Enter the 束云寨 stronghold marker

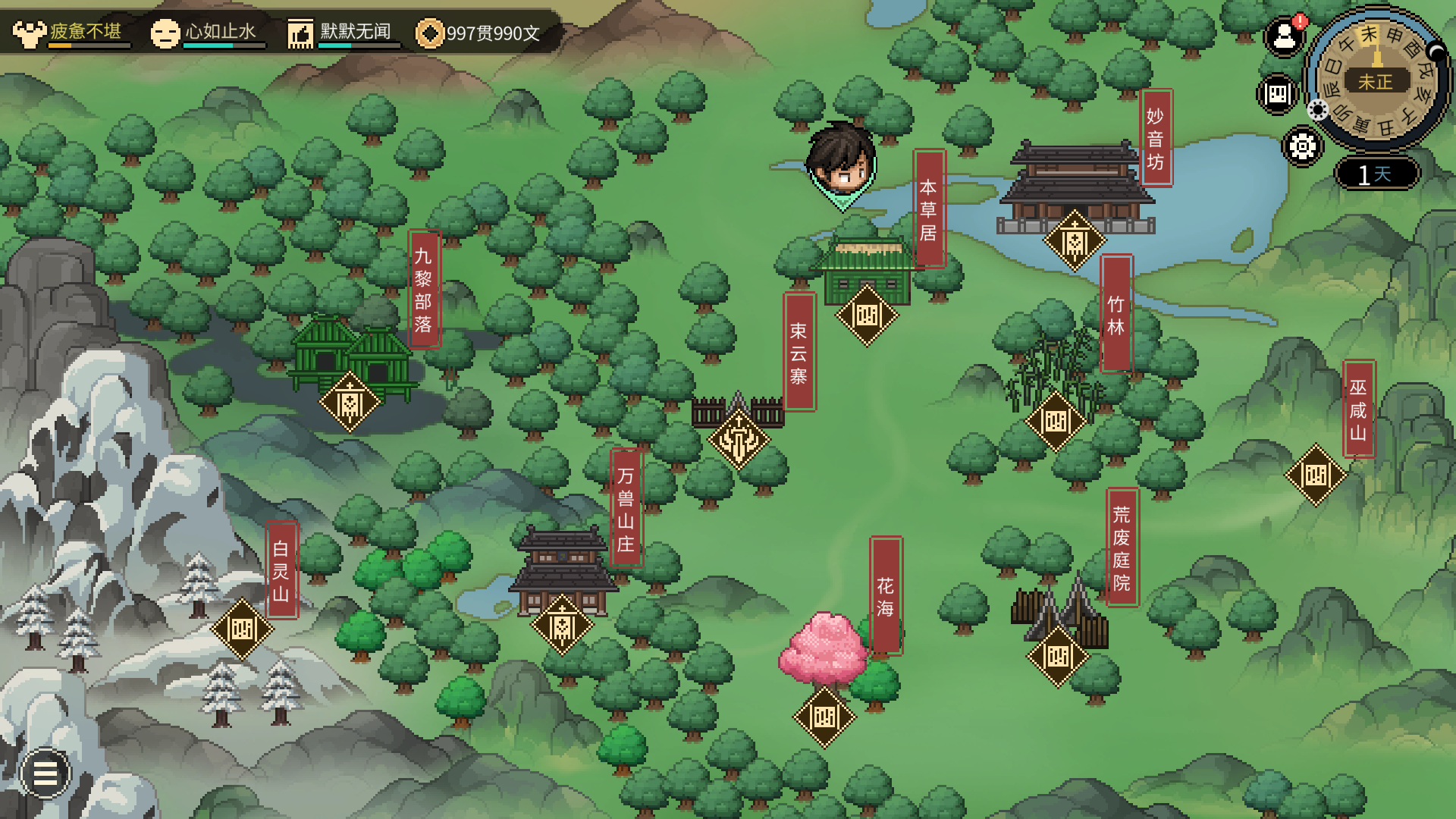[739, 439]
